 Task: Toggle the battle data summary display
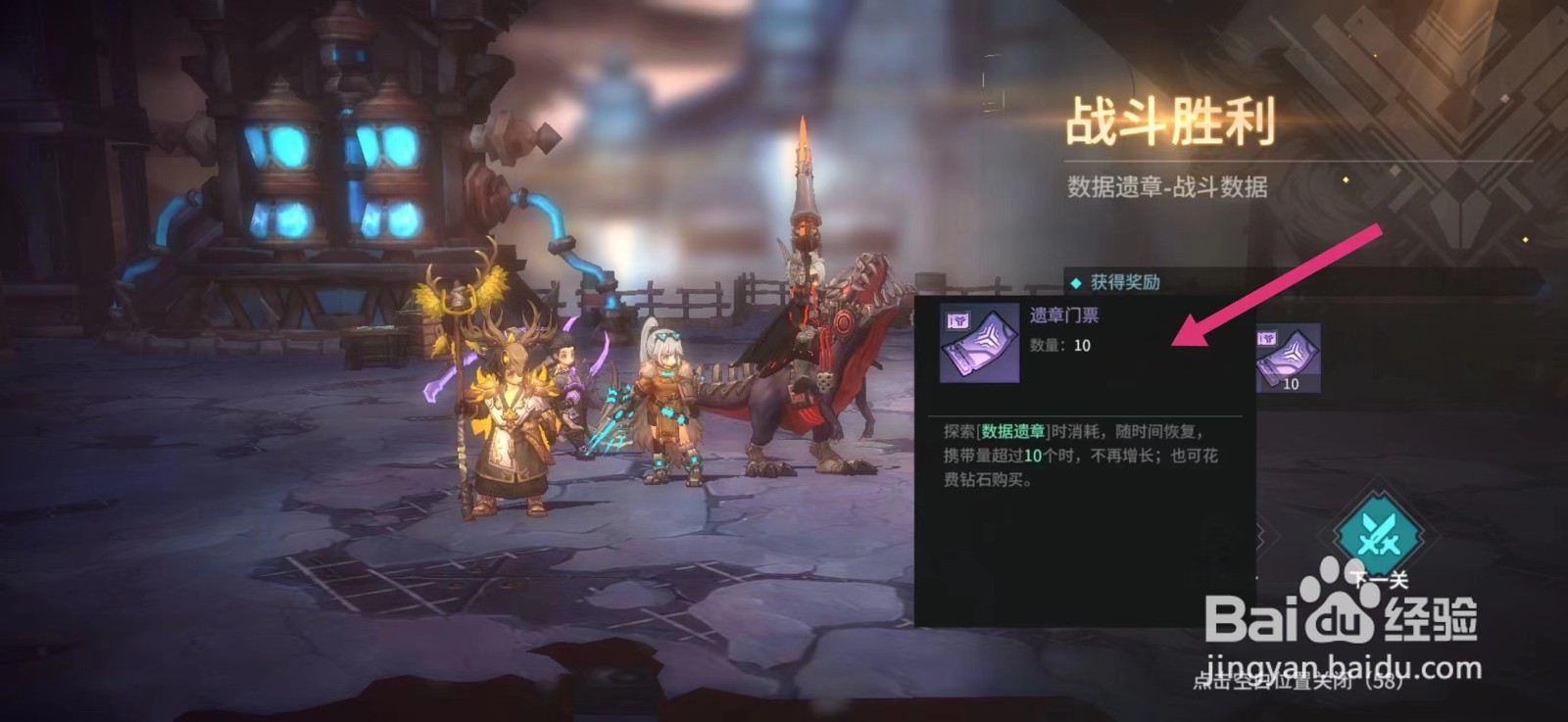coord(1167,186)
